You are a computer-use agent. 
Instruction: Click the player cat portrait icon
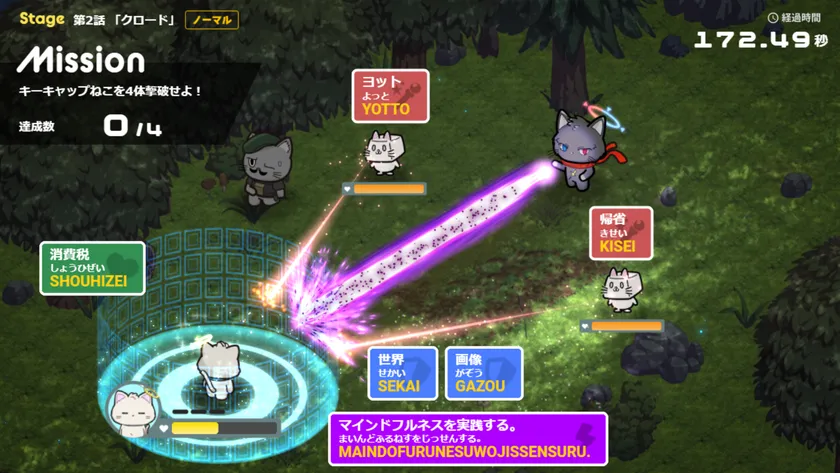coord(132,411)
